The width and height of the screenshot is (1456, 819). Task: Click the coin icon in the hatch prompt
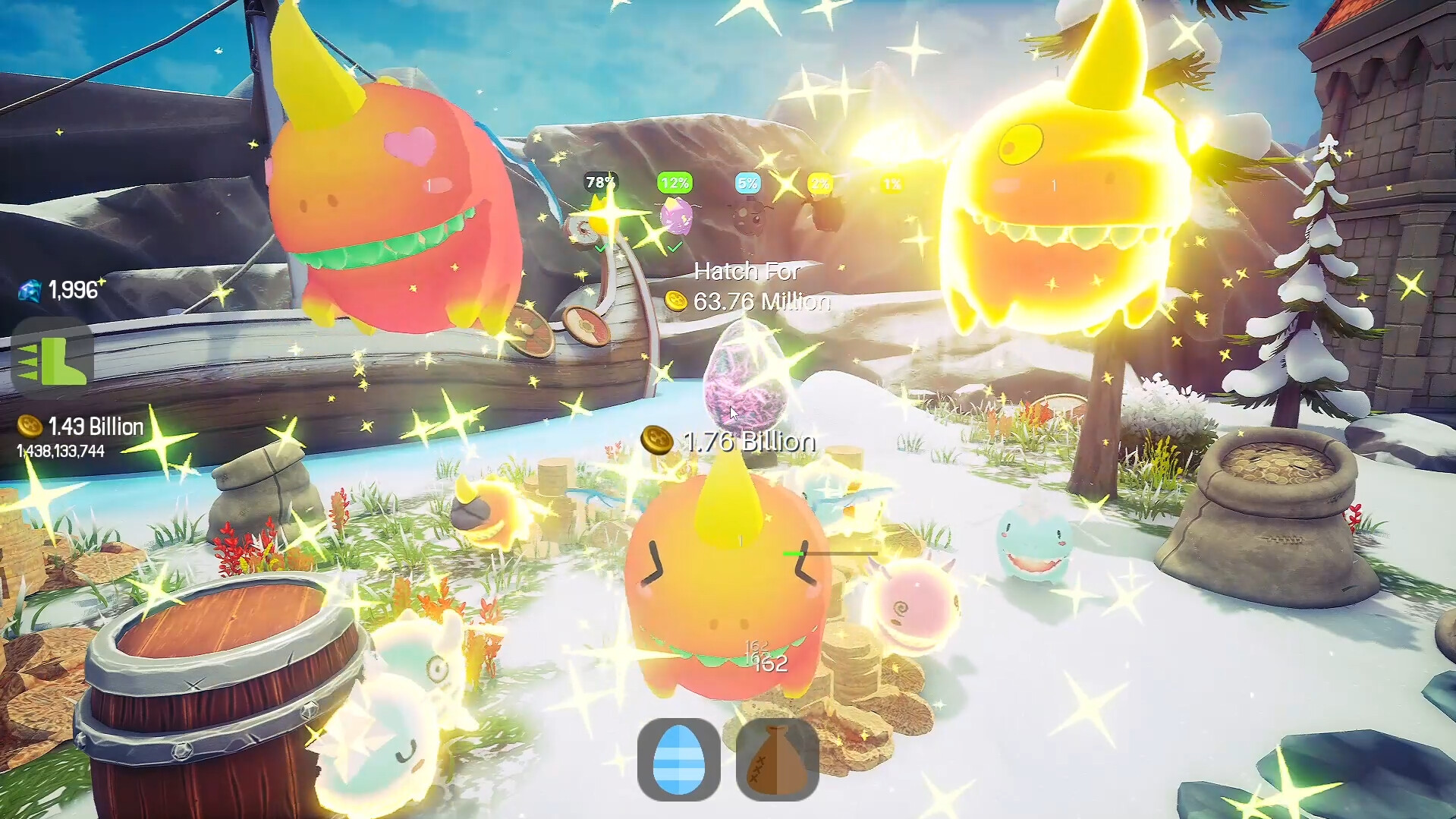(678, 301)
